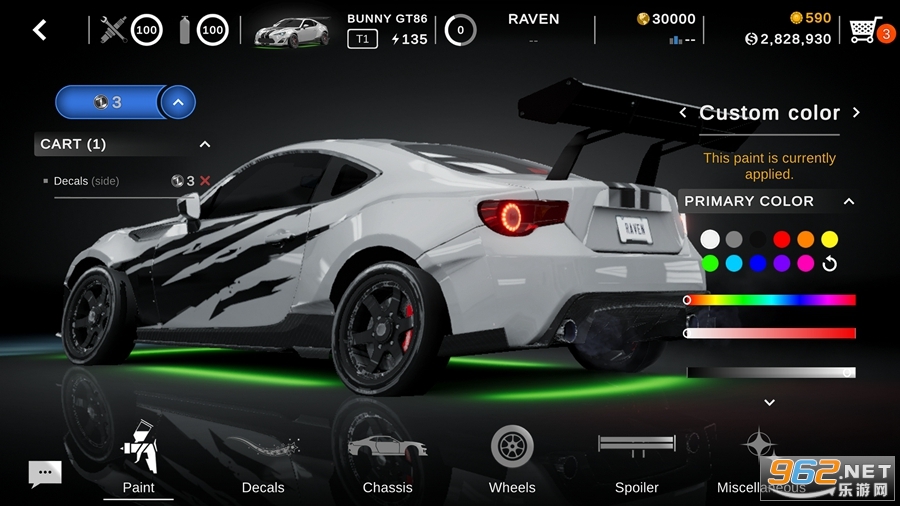Expand more options with down chevron
The height and width of the screenshot is (506, 900).
click(x=769, y=402)
